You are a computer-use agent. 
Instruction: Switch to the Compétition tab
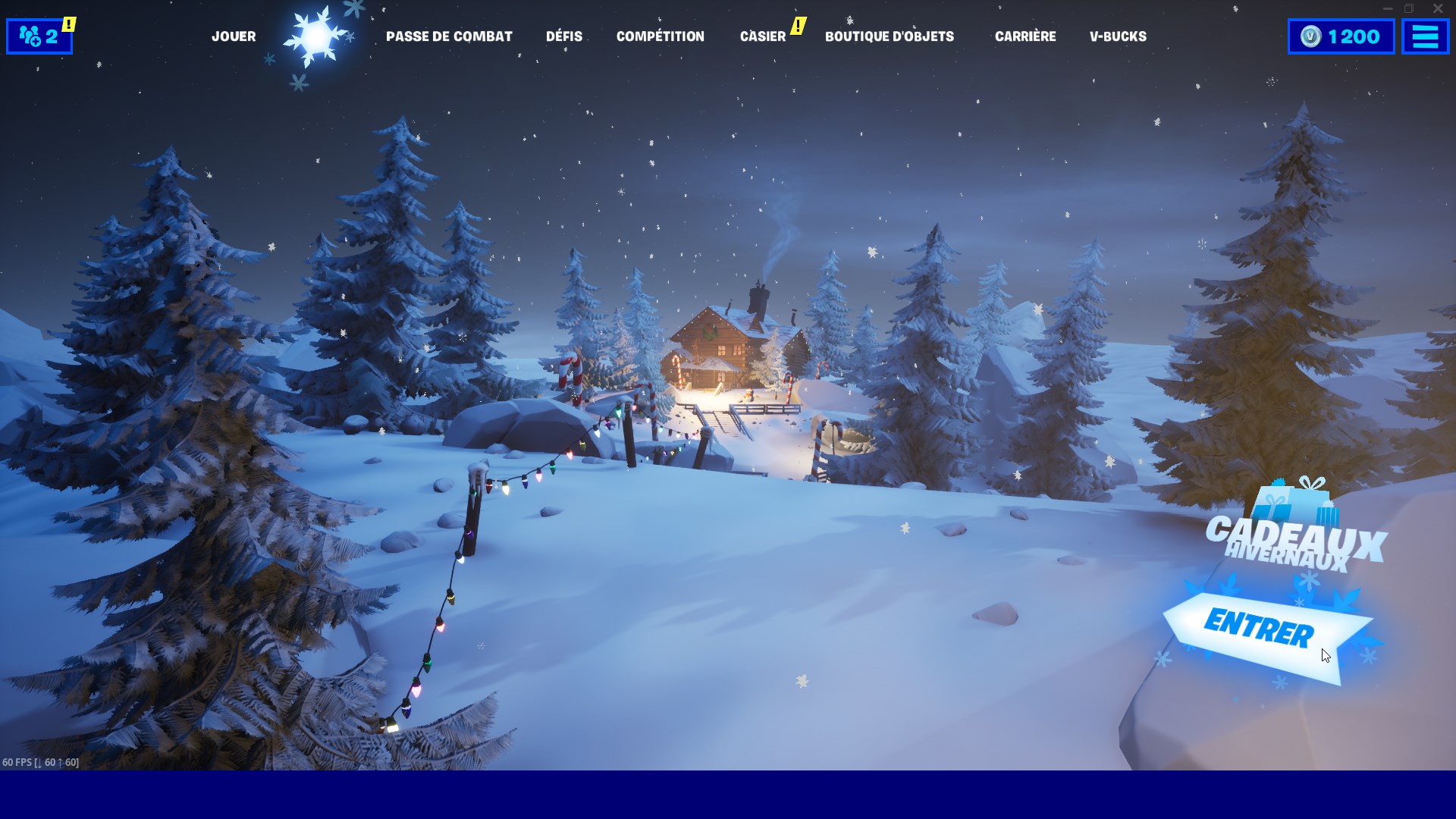pos(660,36)
